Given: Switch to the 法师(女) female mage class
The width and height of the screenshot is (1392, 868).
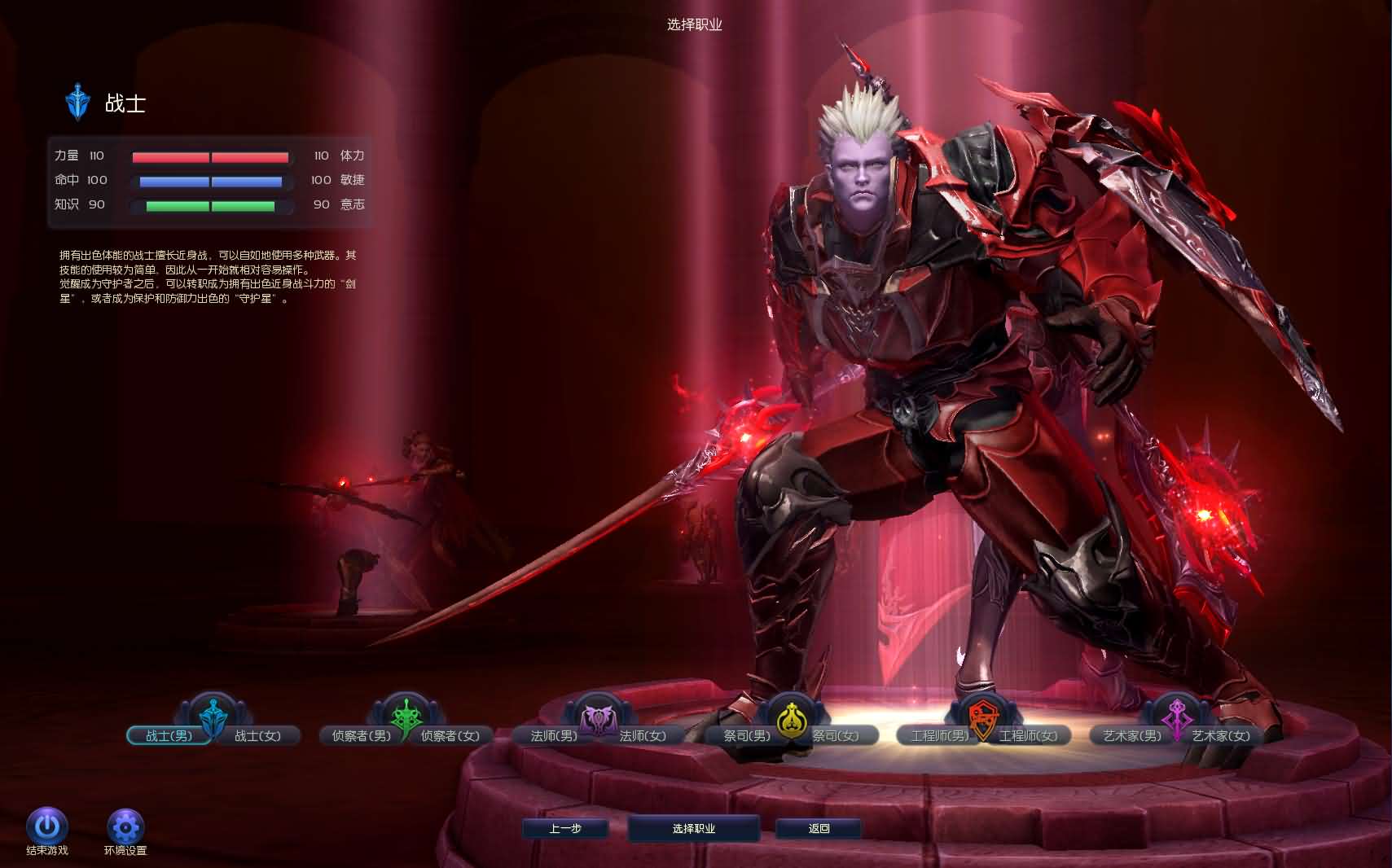Looking at the screenshot, I should (643, 736).
